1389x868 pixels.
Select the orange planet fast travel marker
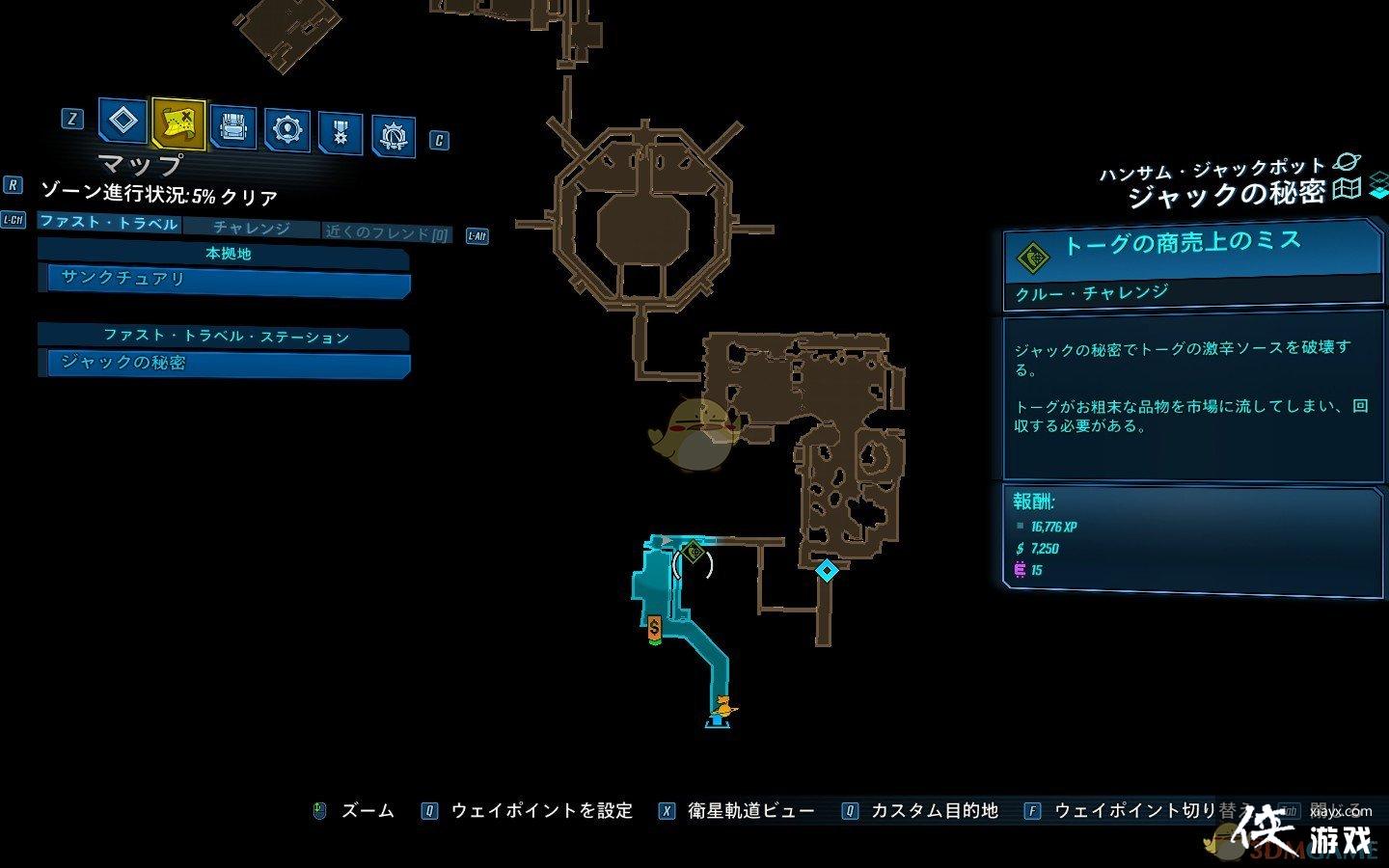721,709
